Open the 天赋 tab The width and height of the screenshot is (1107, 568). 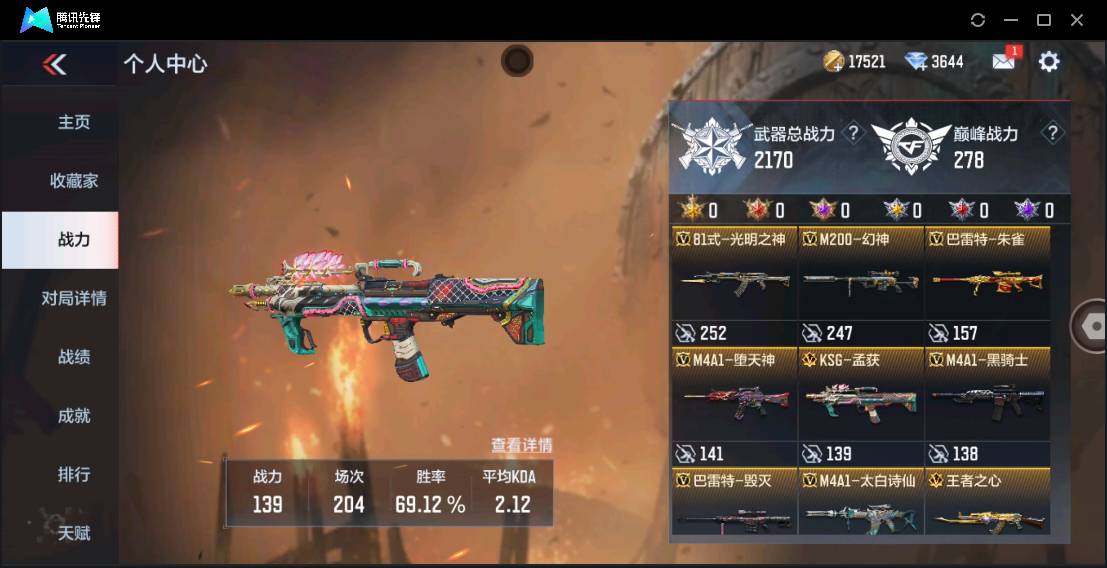(x=74, y=533)
